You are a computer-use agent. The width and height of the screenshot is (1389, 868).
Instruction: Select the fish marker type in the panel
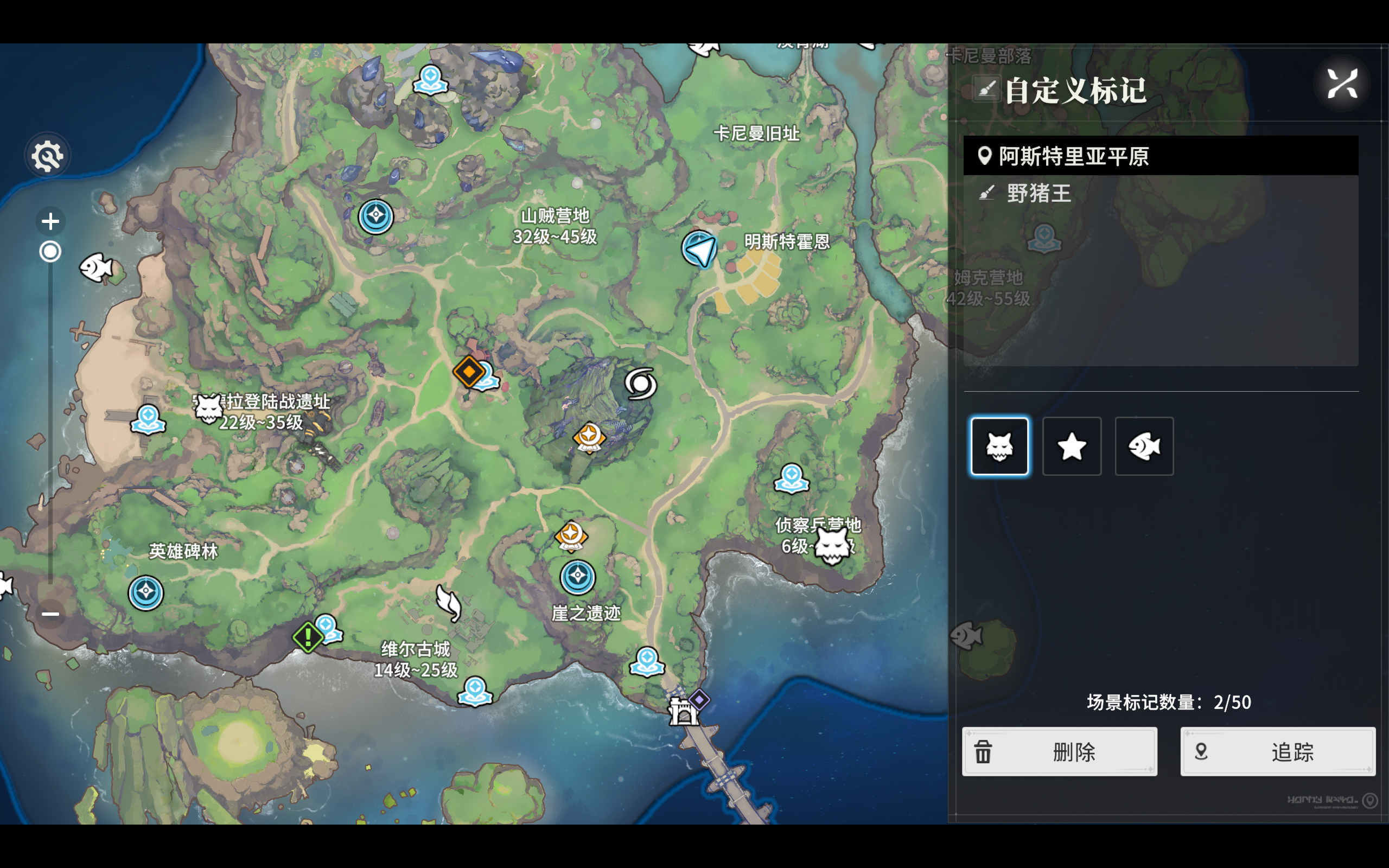[1144, 446]
